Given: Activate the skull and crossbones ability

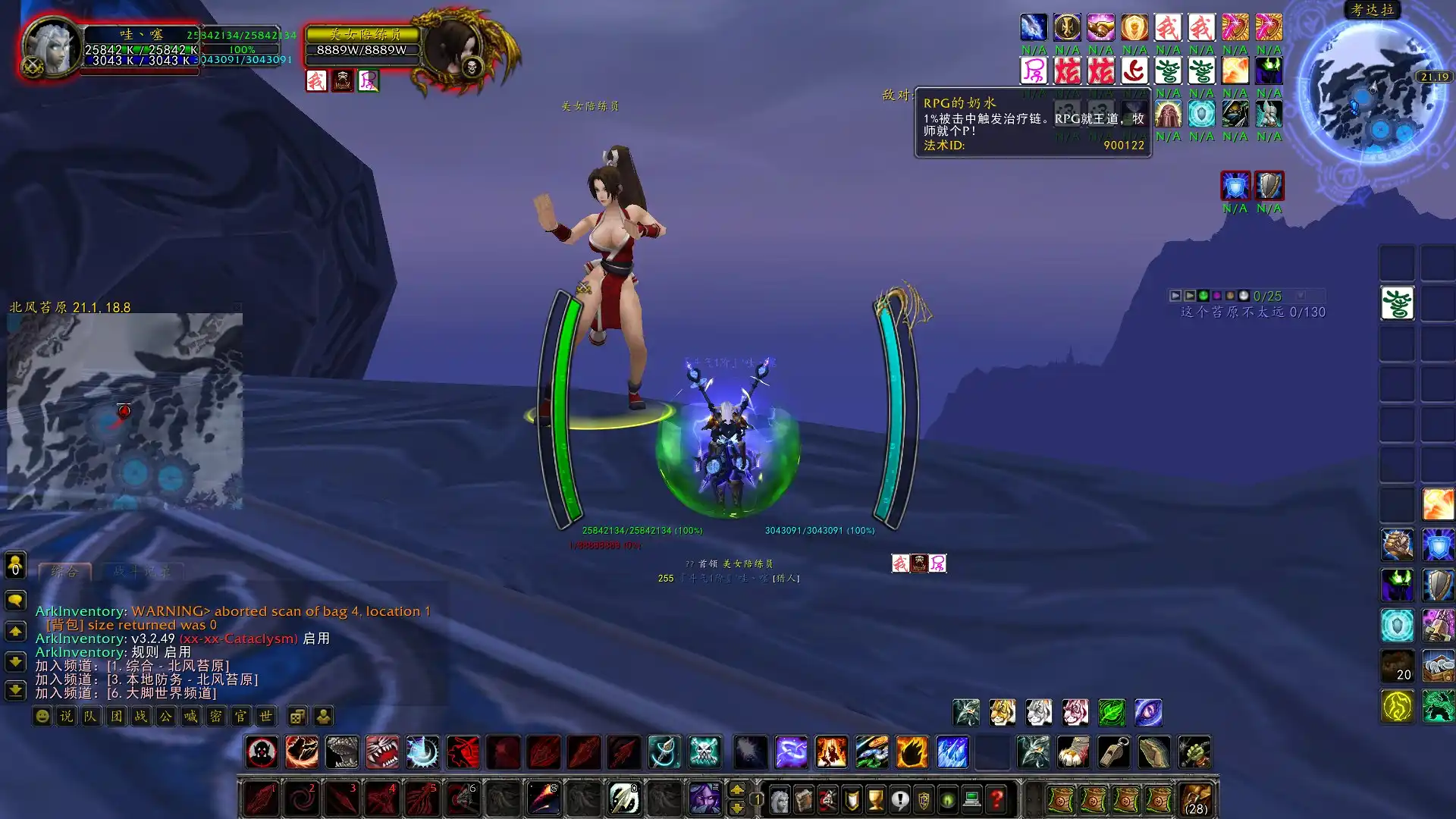Looking at the screenshot, I should tap(704, 752).
